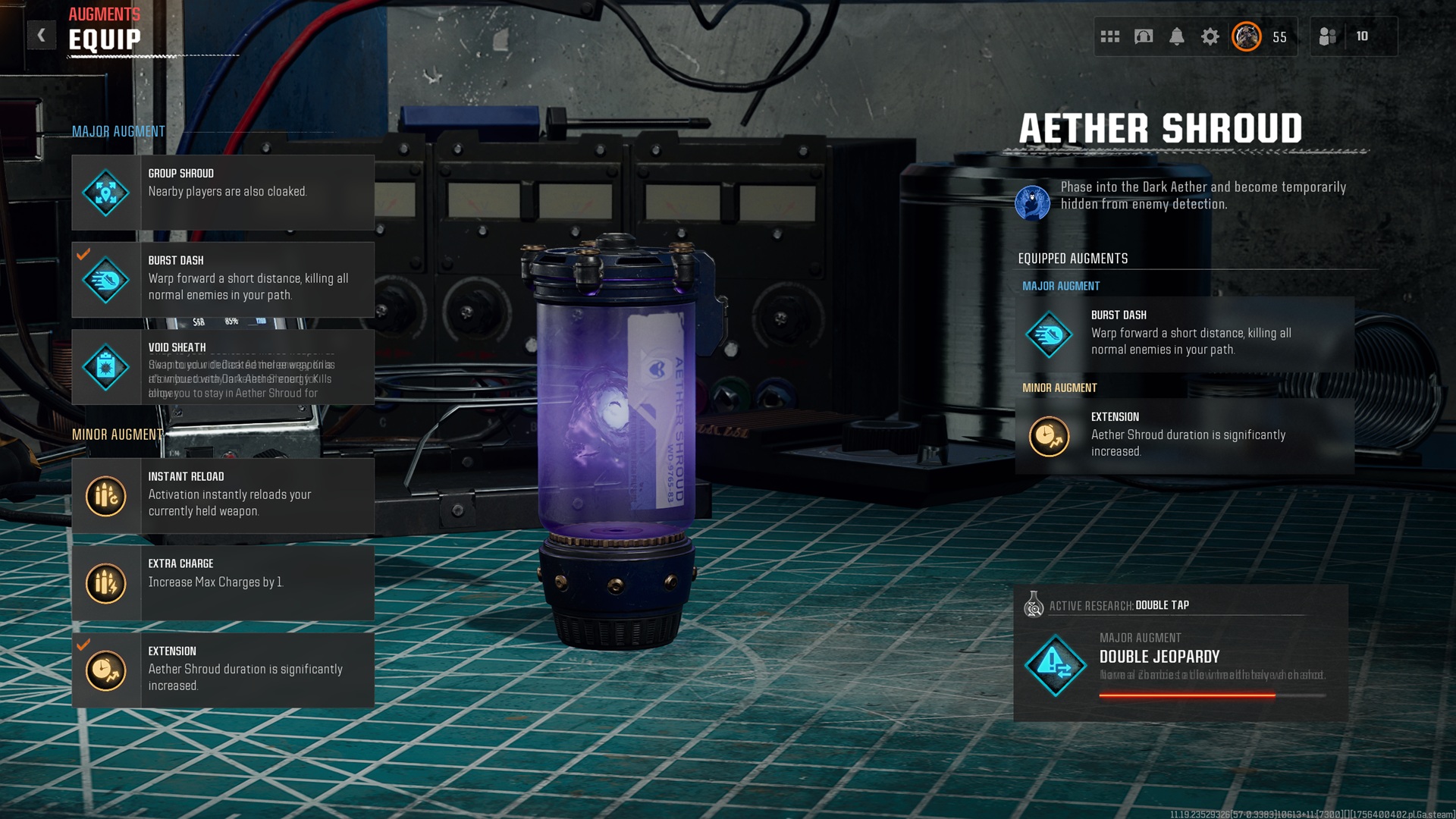Image resolution: width=1456 pixels, height=819 pixels.
Task: Open the social friends icon
Action: [x=1328, y=36]
